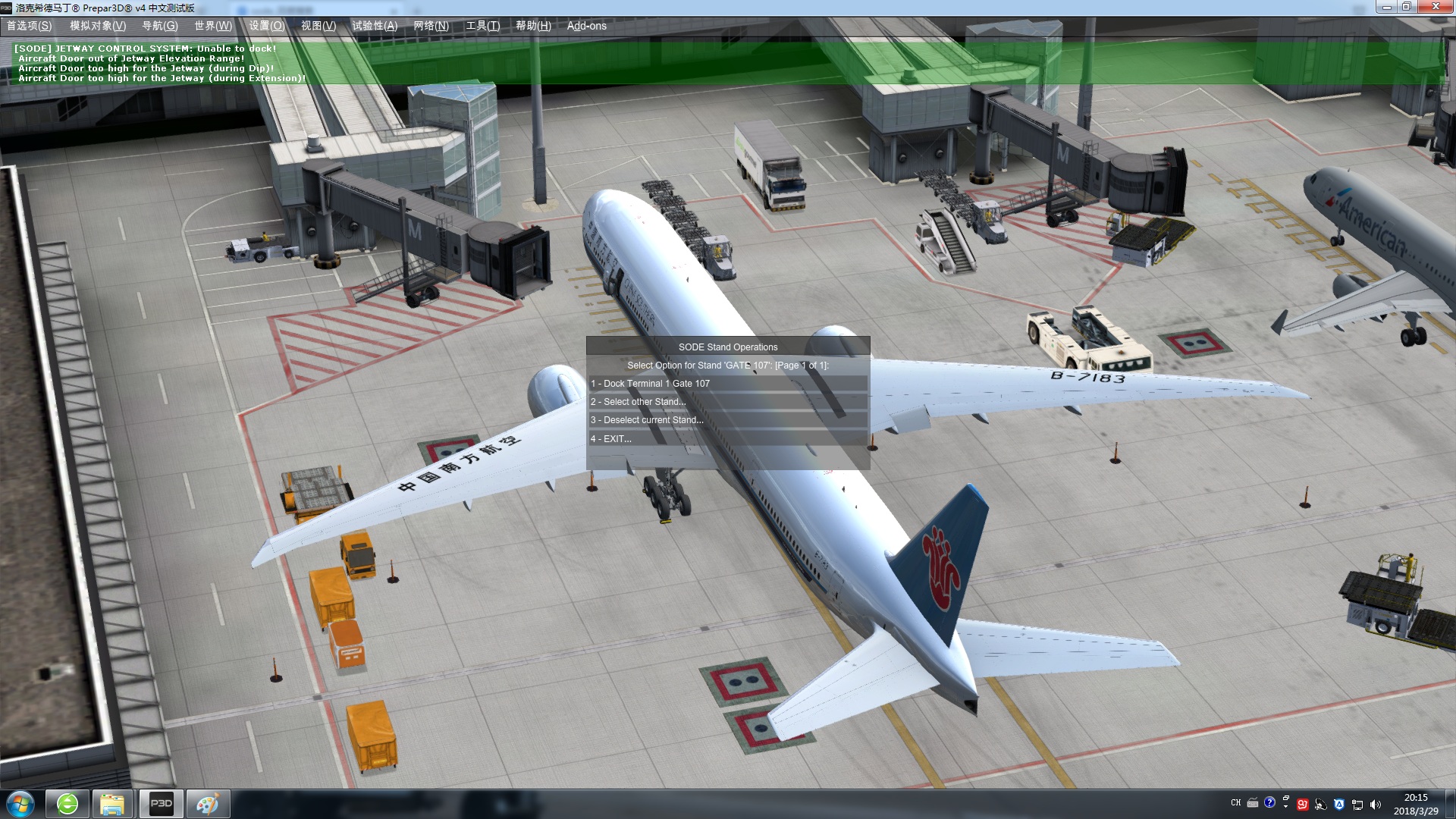Open the Add-ons menu

(587, 26)
